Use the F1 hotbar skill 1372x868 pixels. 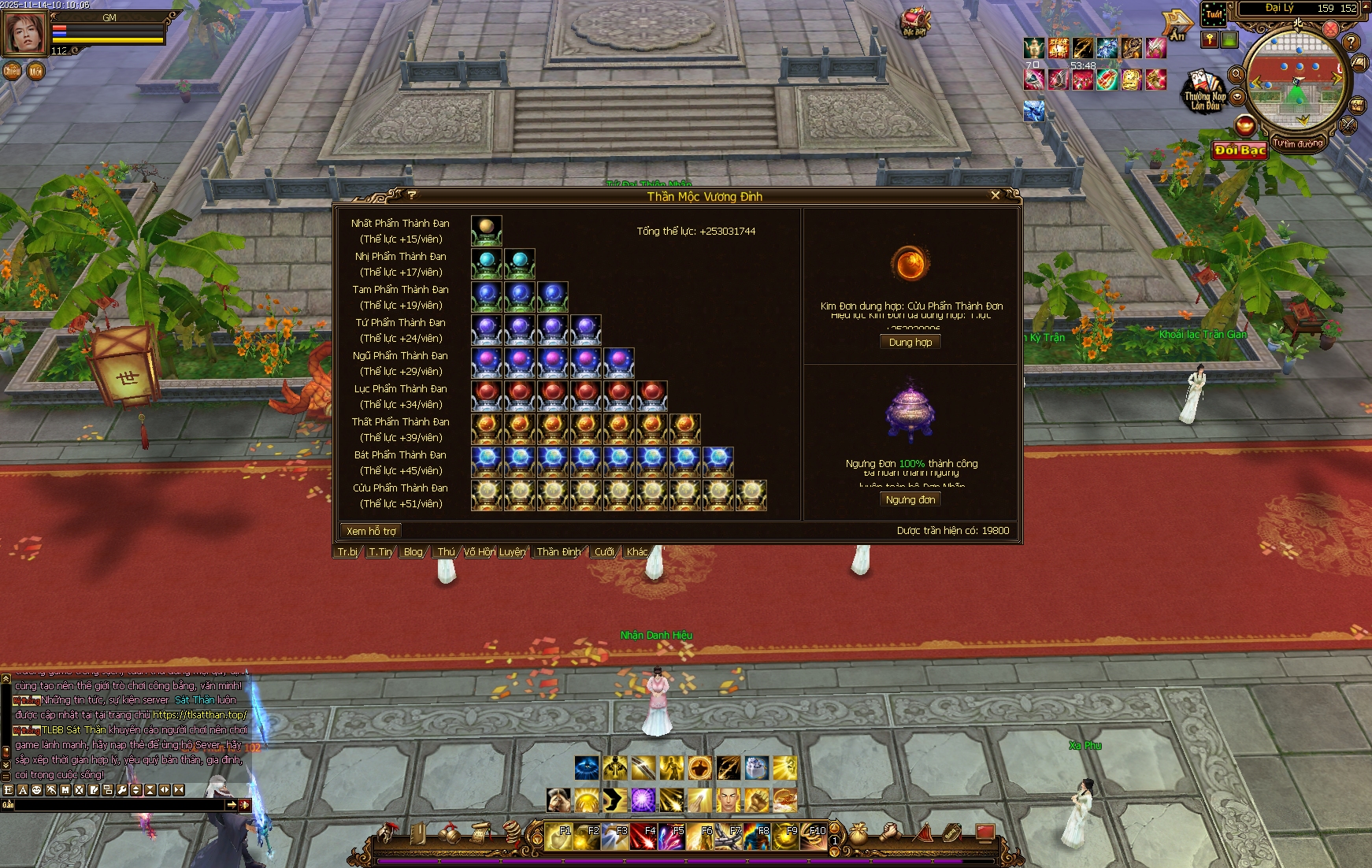(x=559, y=836)
